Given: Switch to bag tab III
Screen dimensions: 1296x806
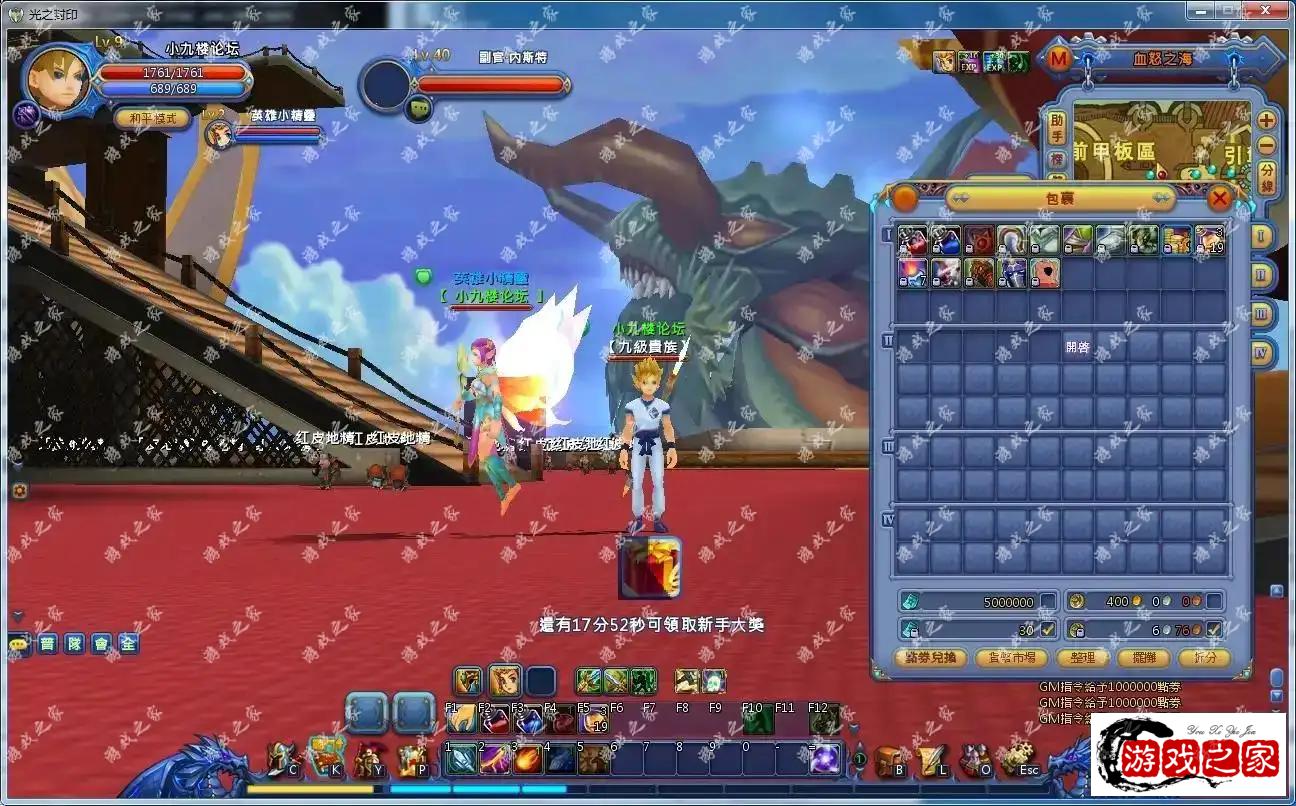Looking at the screenshot, I should pos(1261,314).
